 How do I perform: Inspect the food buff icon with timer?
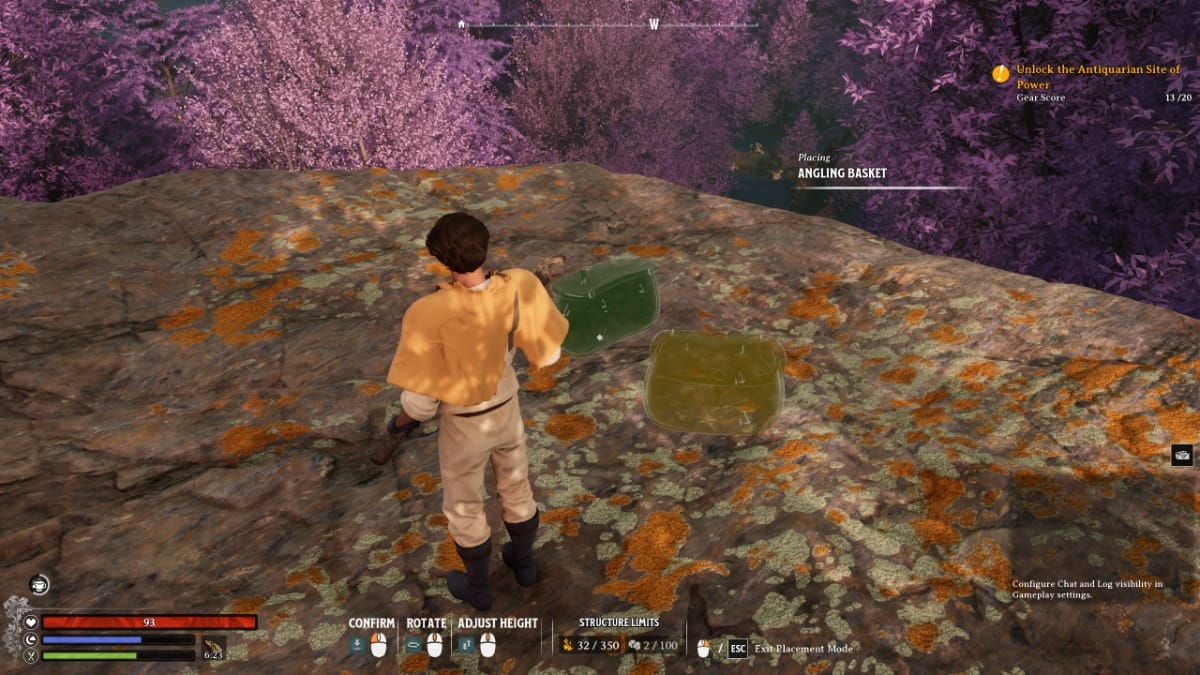(x=213, y=647)
